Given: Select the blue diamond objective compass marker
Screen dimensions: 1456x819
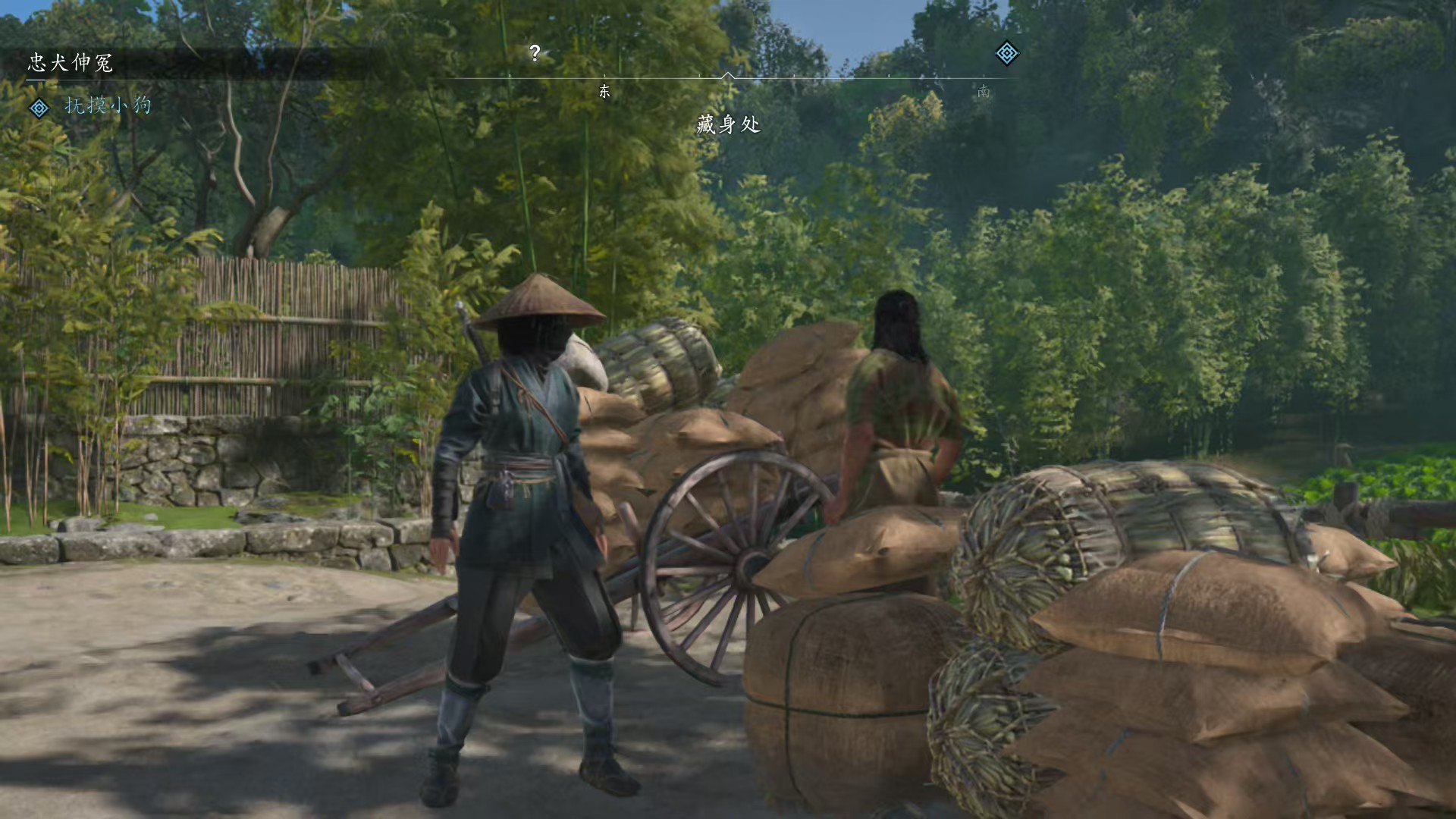Looking at the screenshot, I should tap(1006, 53).
